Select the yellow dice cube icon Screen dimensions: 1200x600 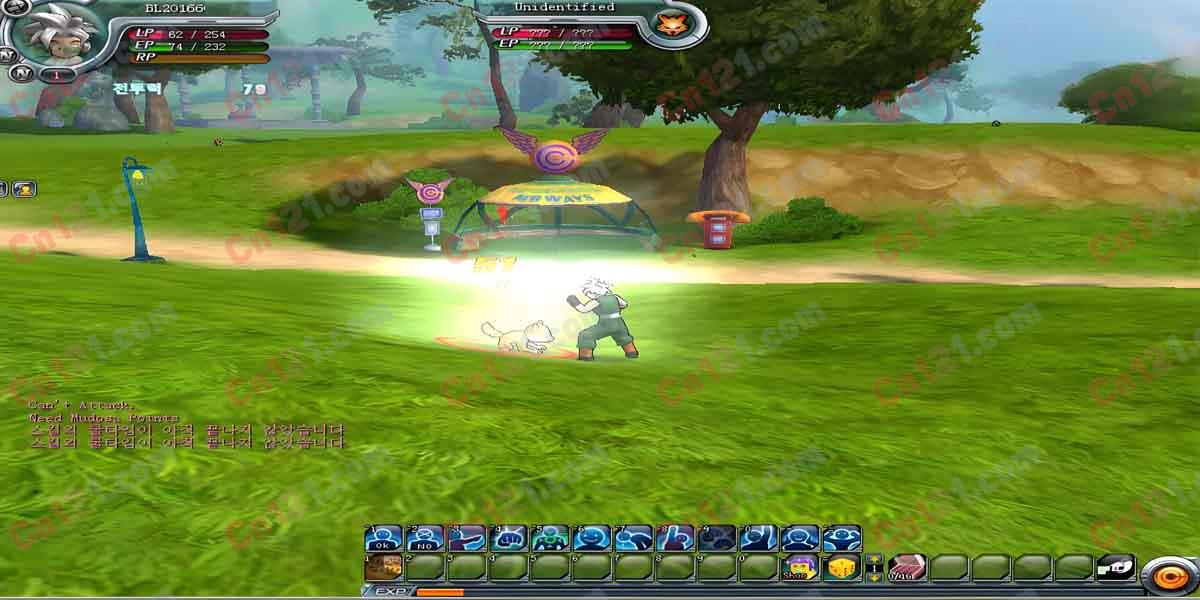point(842,568)
